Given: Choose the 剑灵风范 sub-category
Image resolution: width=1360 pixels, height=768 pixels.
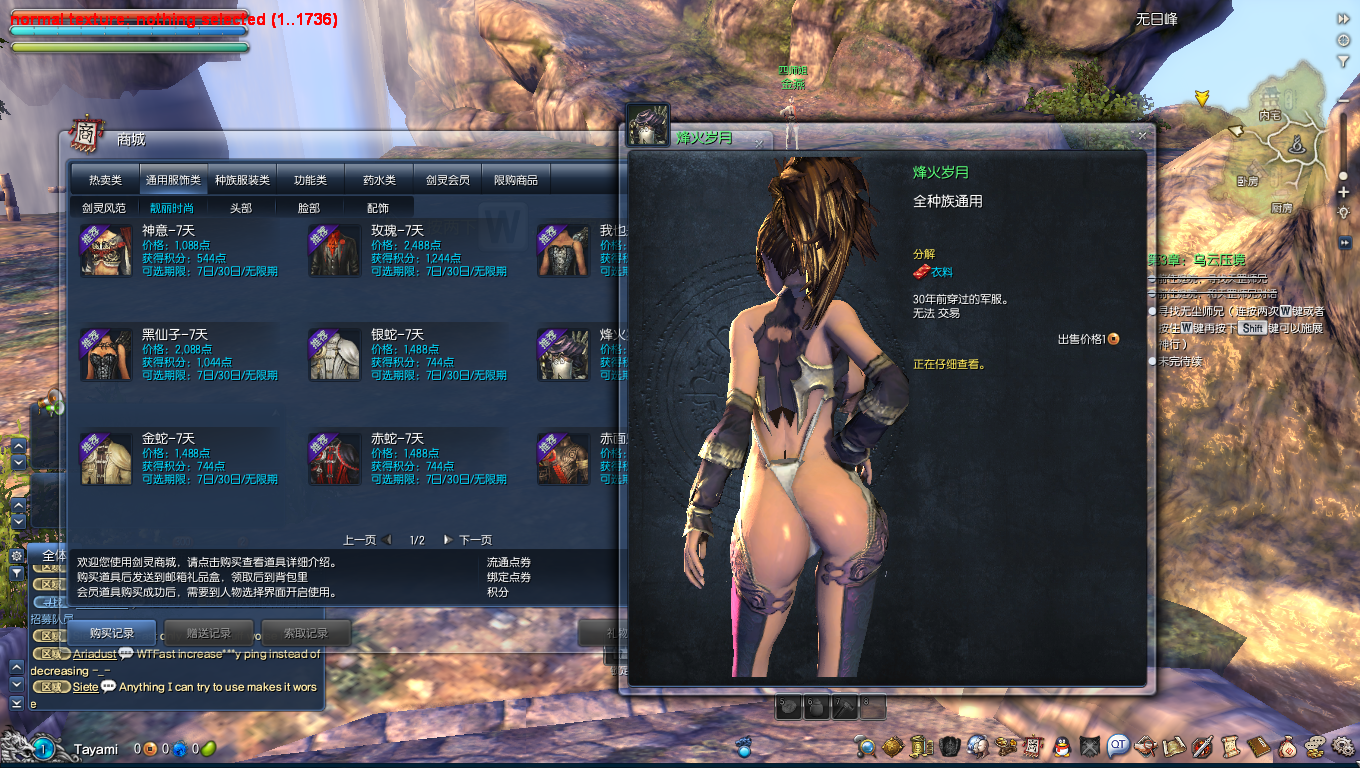Looking at the screenshot, I should coord(104,208).
